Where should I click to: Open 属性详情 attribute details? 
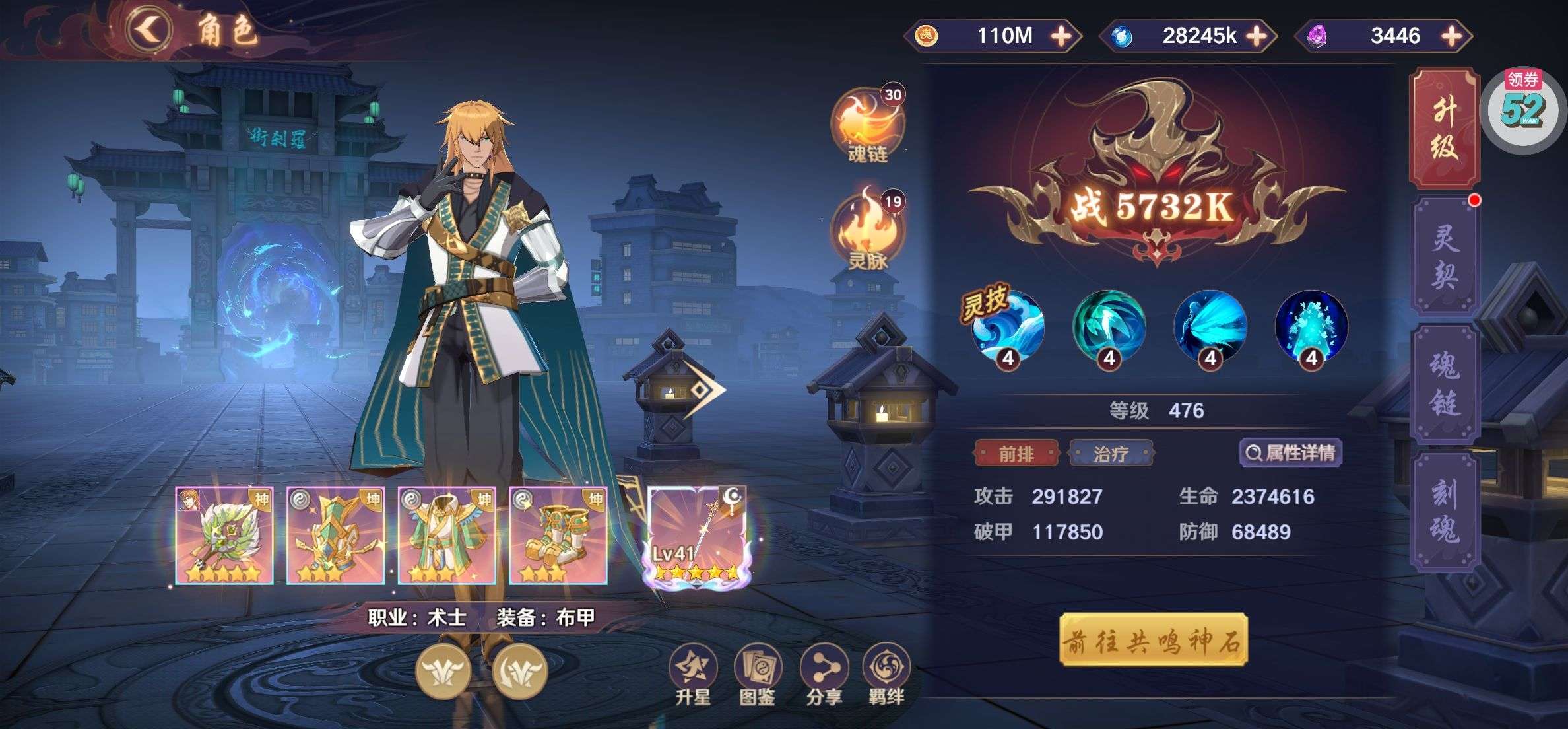[1291, 453]
